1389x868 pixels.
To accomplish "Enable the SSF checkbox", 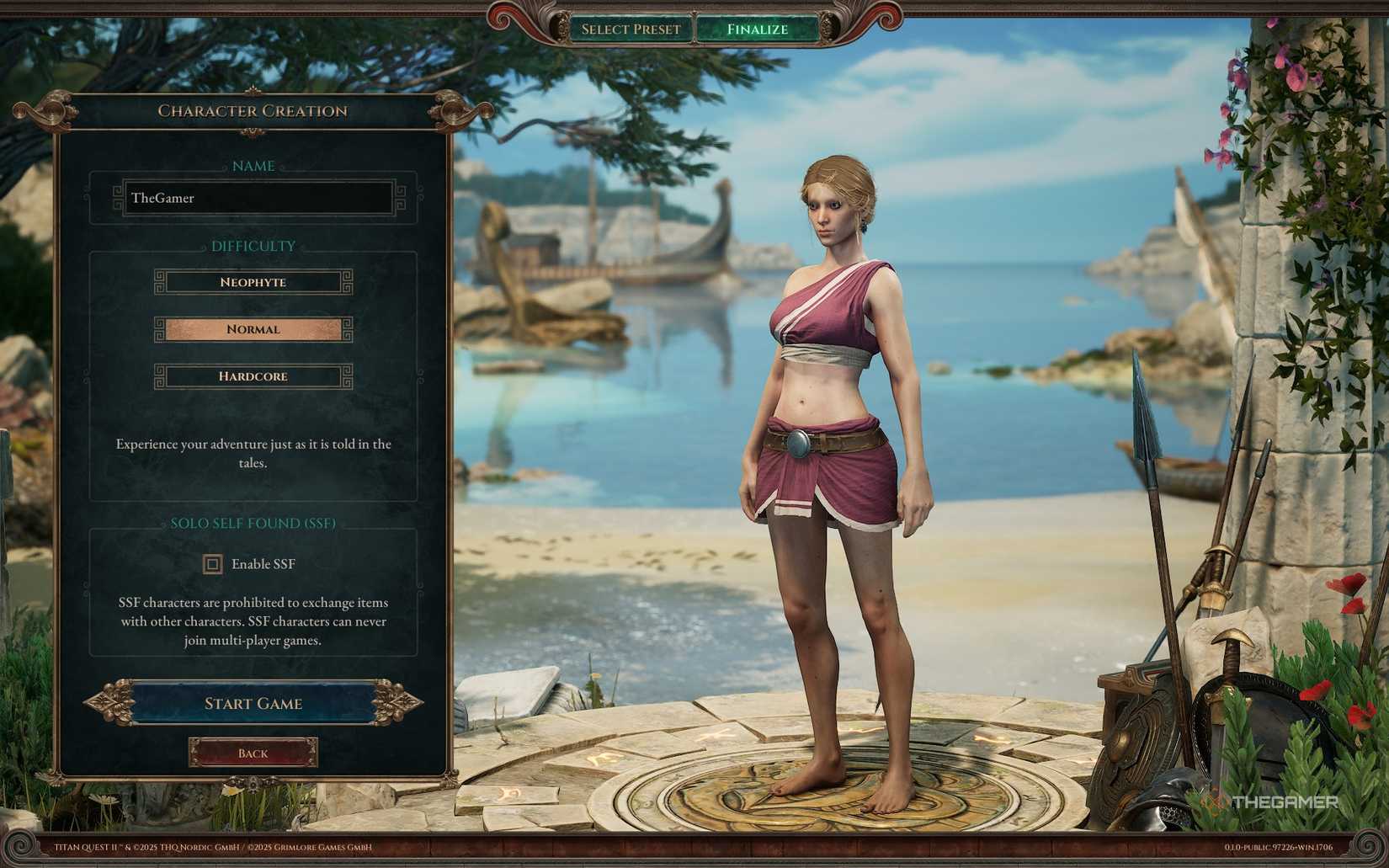I will (211, 564).
